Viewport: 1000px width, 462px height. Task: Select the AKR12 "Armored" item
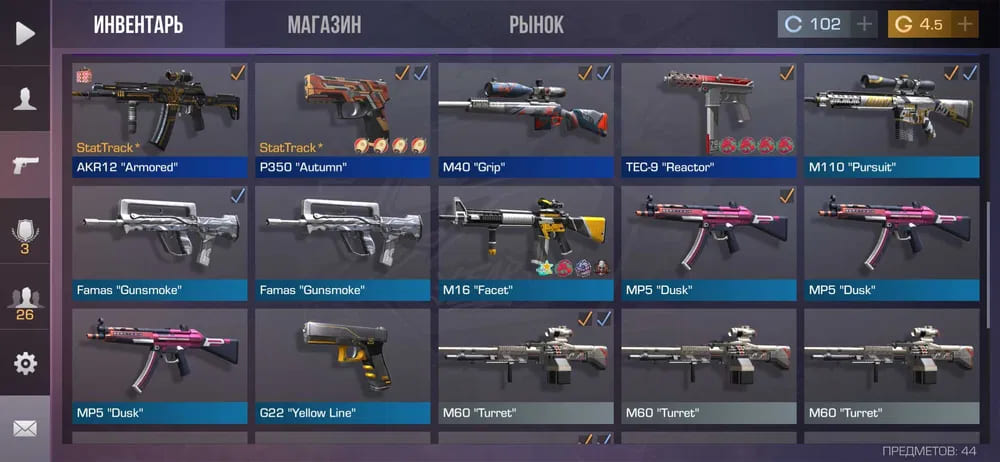point(159,120)
